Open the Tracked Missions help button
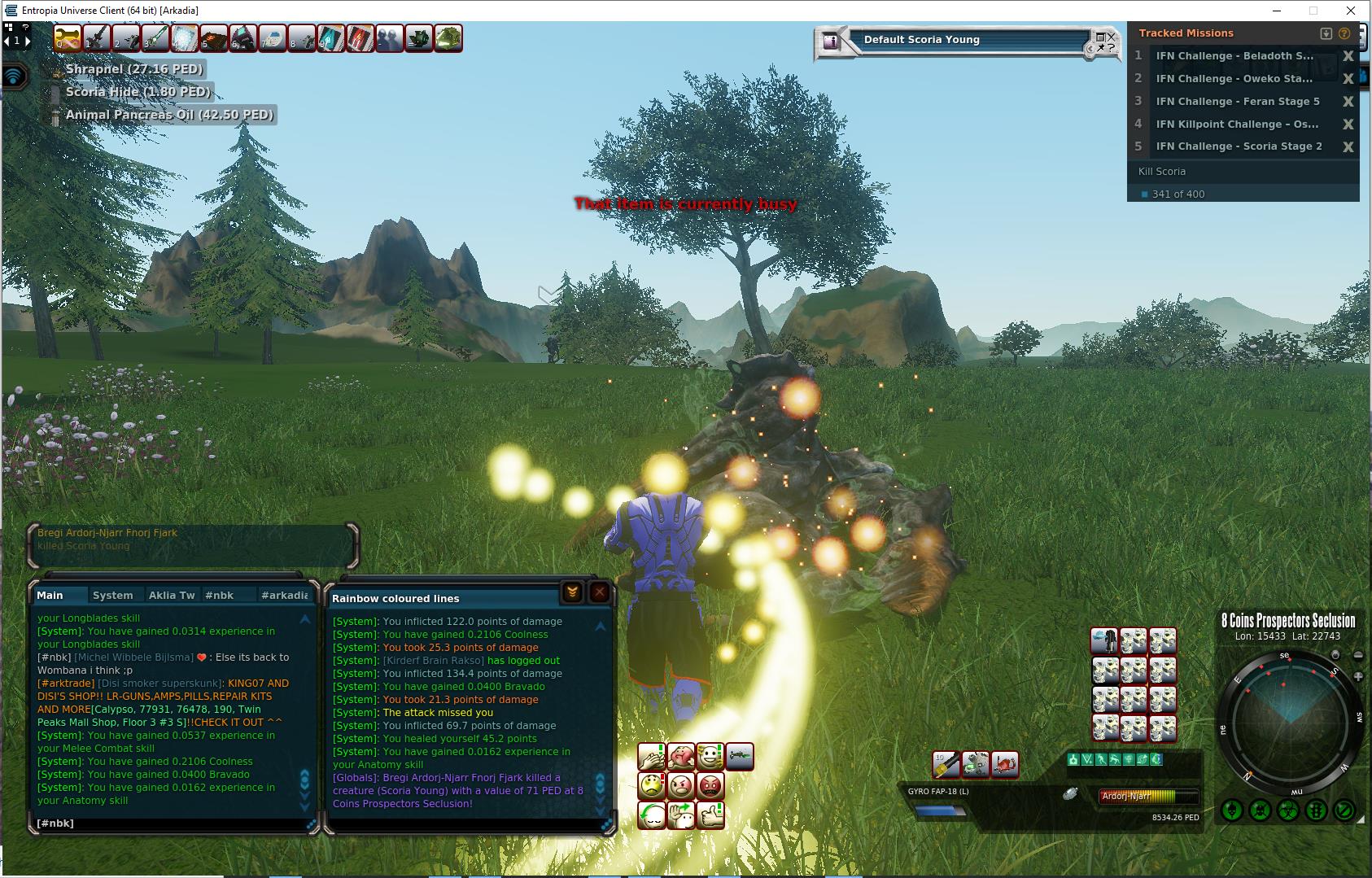Image resolution: width=1372 pixels, height=878 pixels. coord(1344,33)
